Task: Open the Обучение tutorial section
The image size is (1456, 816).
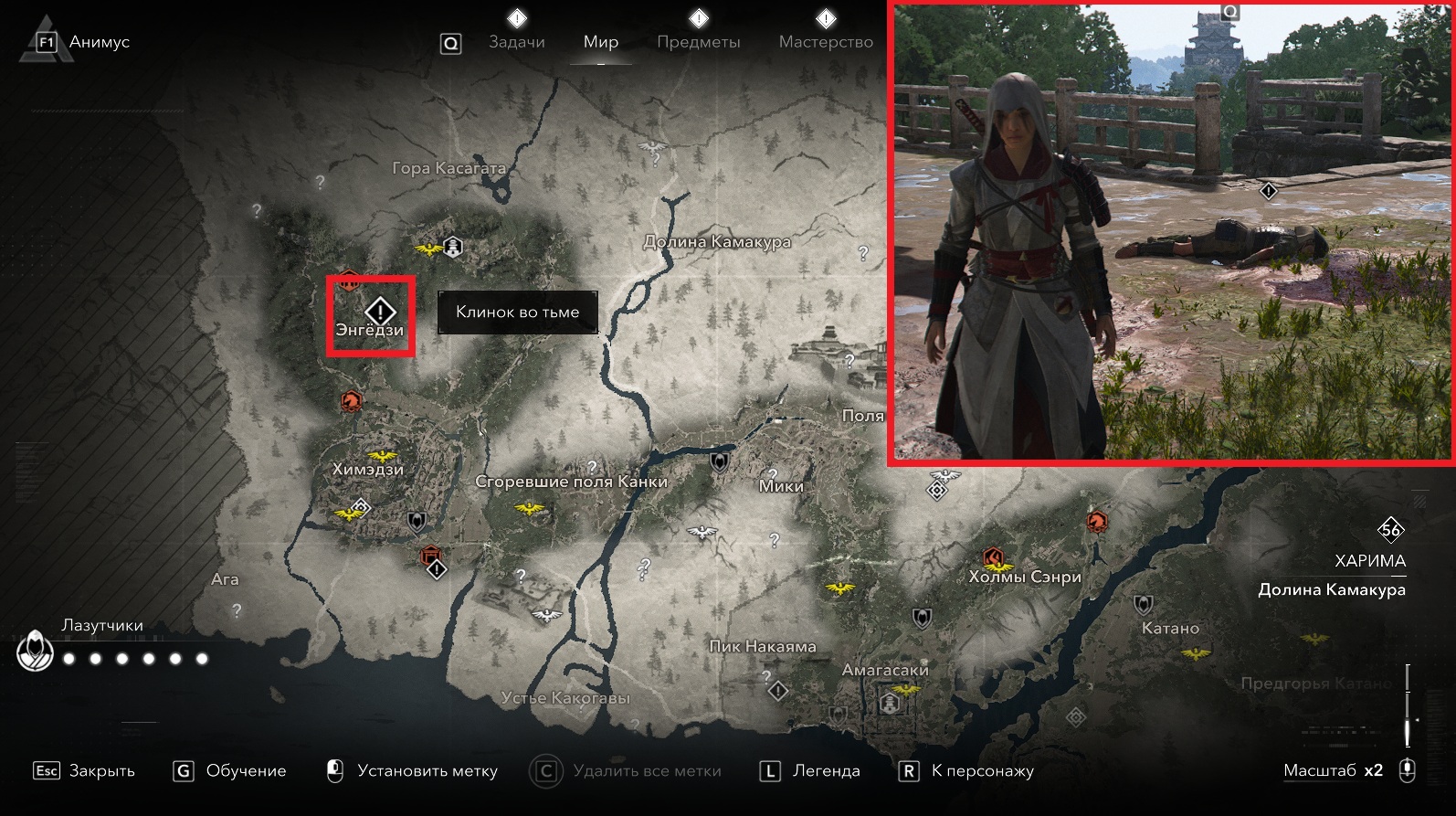Action: pos(229,771)
